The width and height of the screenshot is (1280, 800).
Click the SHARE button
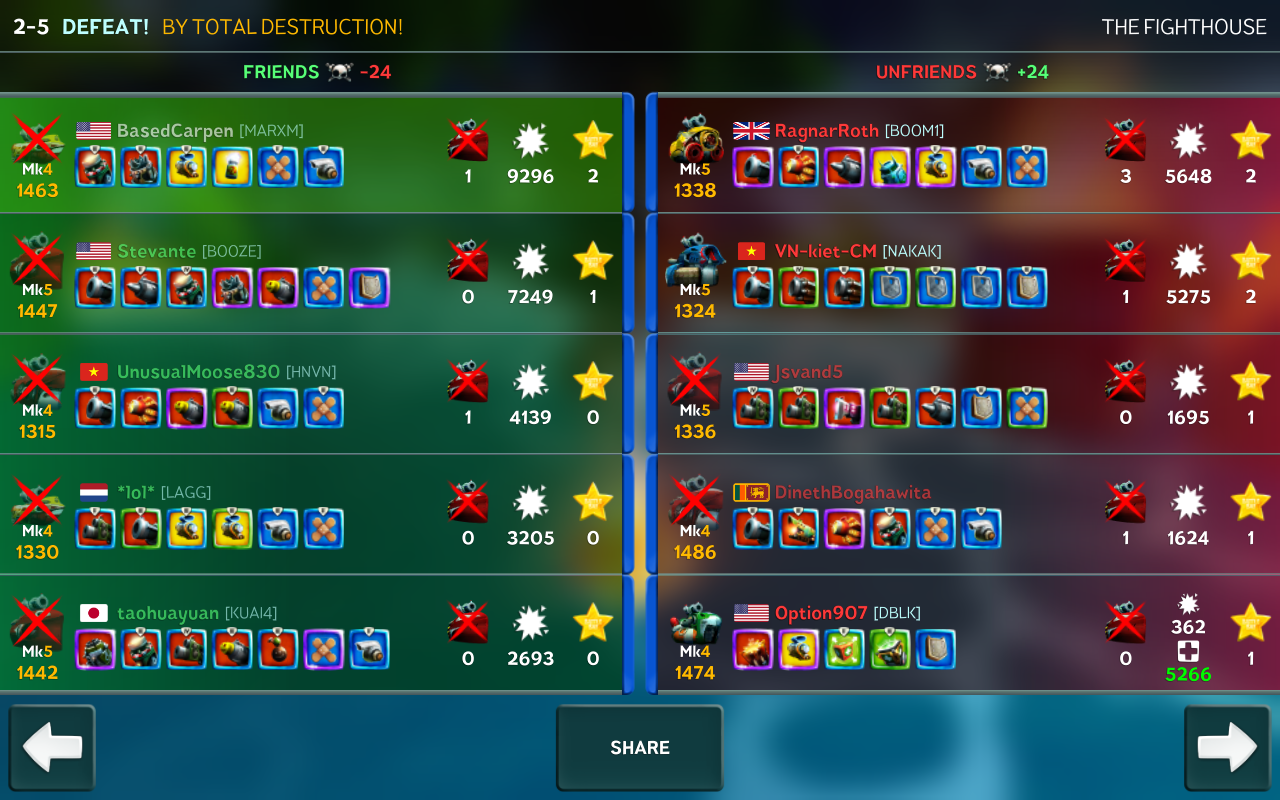639,748
